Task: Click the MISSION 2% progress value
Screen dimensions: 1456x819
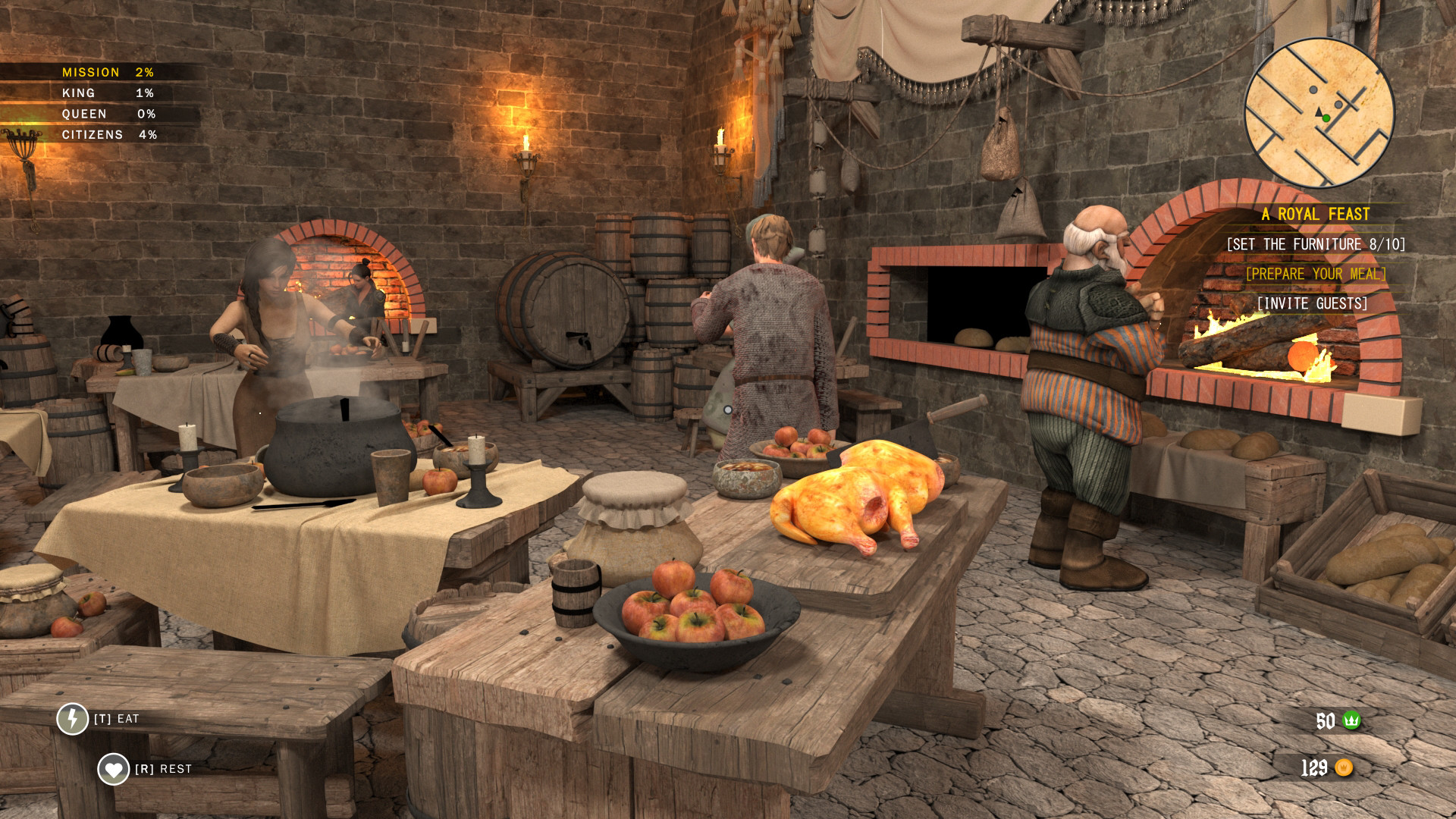Action: coord(144,72)
